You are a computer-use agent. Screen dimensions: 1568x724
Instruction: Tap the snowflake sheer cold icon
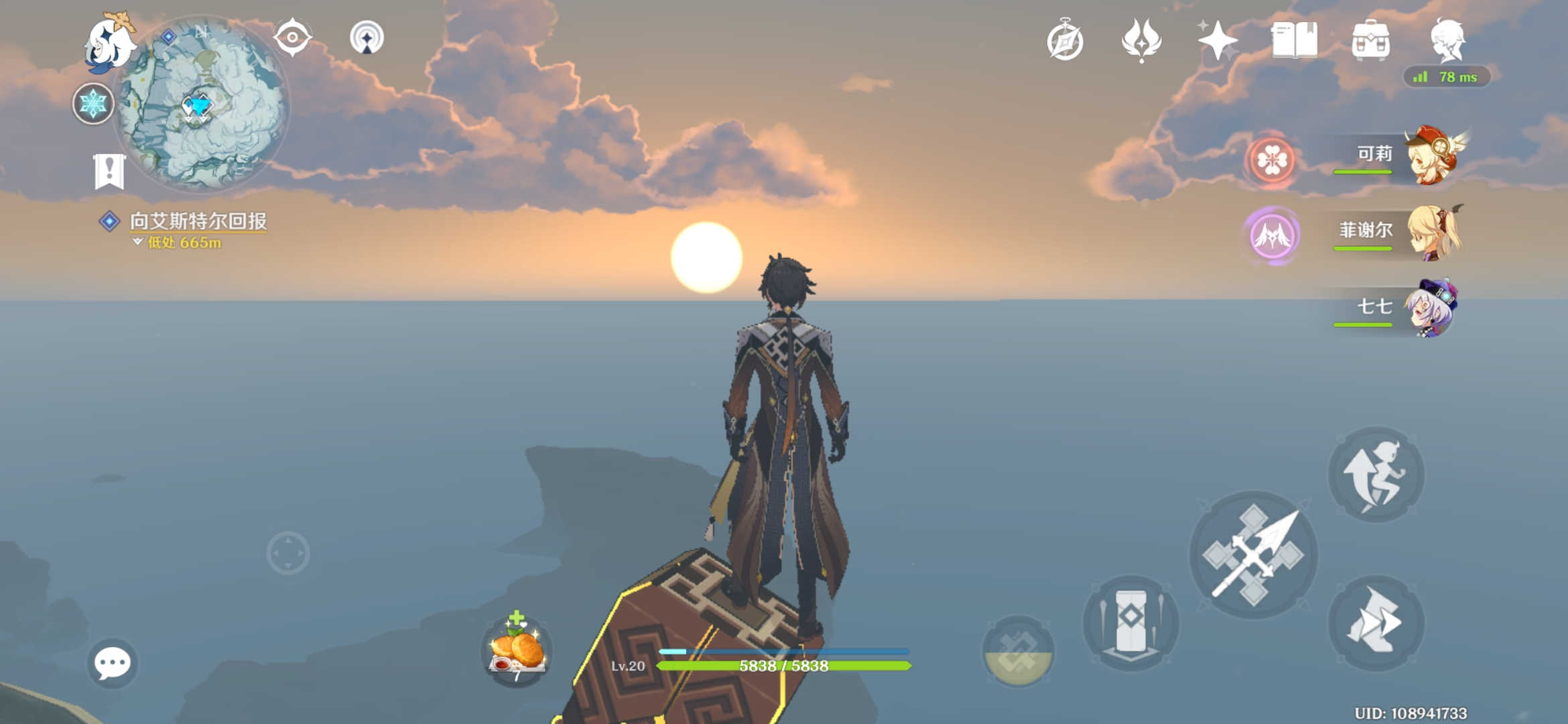(93, 104)
